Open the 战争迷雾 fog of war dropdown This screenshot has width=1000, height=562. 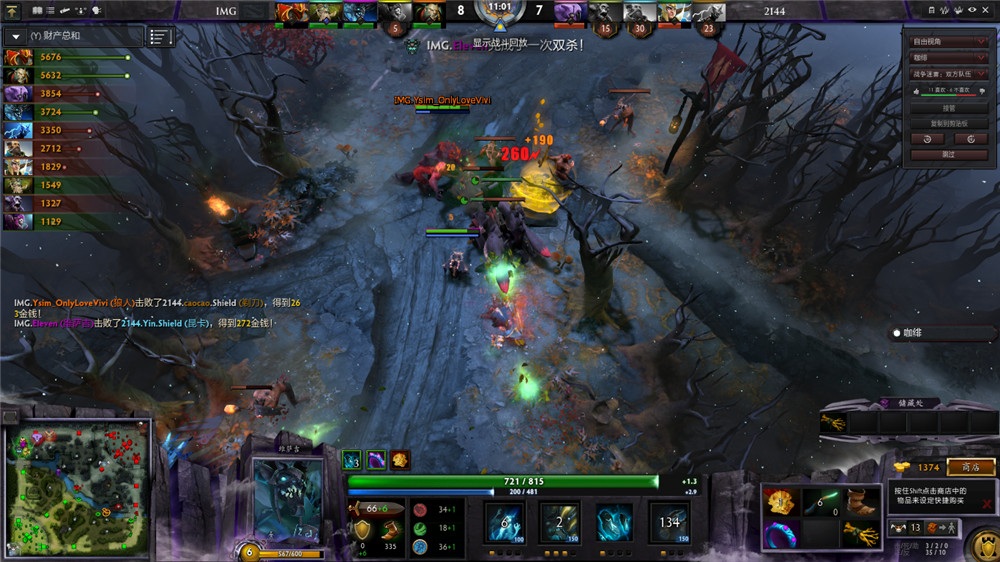(948, 74)
